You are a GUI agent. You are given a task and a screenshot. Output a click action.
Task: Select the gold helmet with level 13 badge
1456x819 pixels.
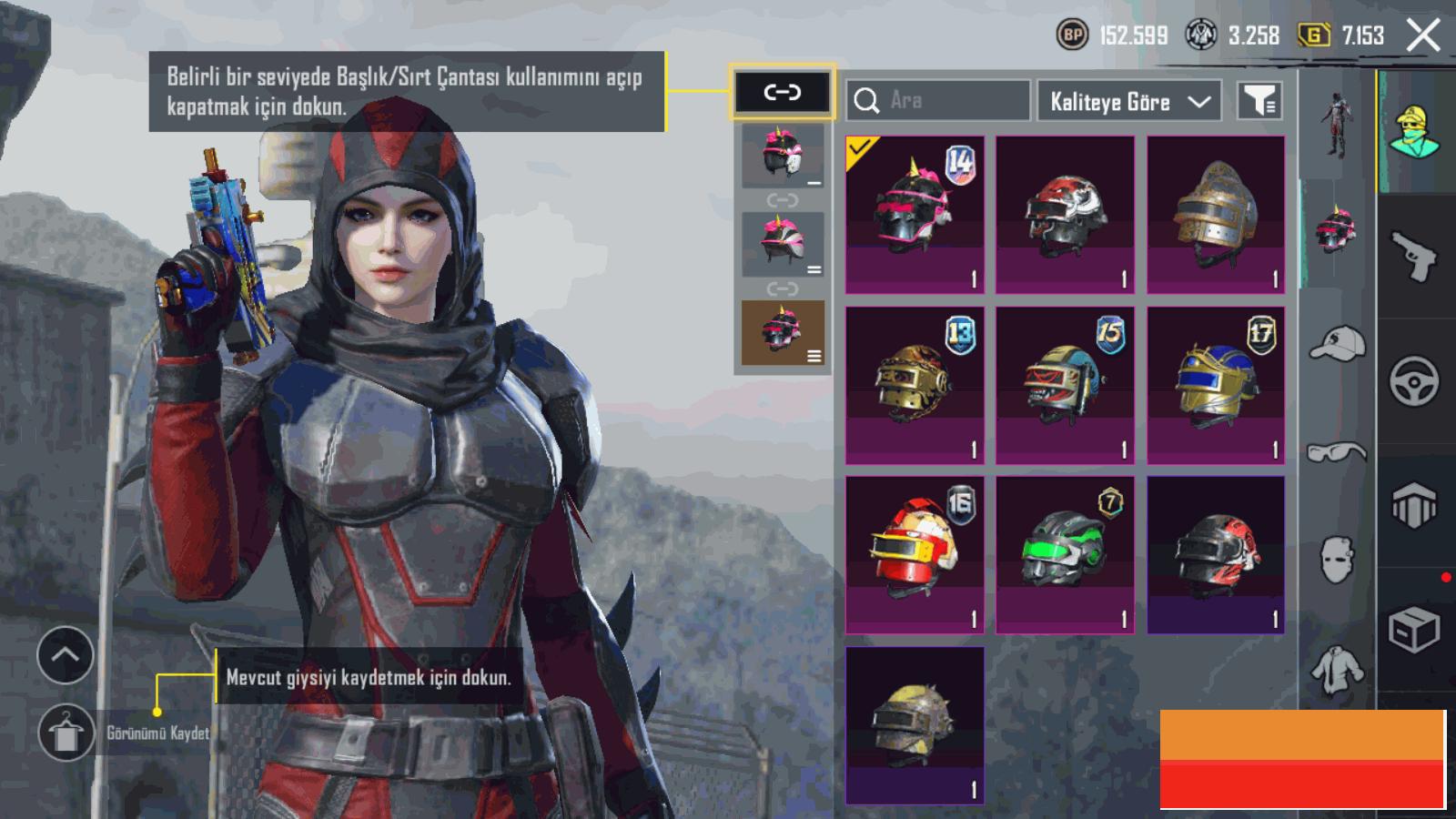[x=915, y=385]
